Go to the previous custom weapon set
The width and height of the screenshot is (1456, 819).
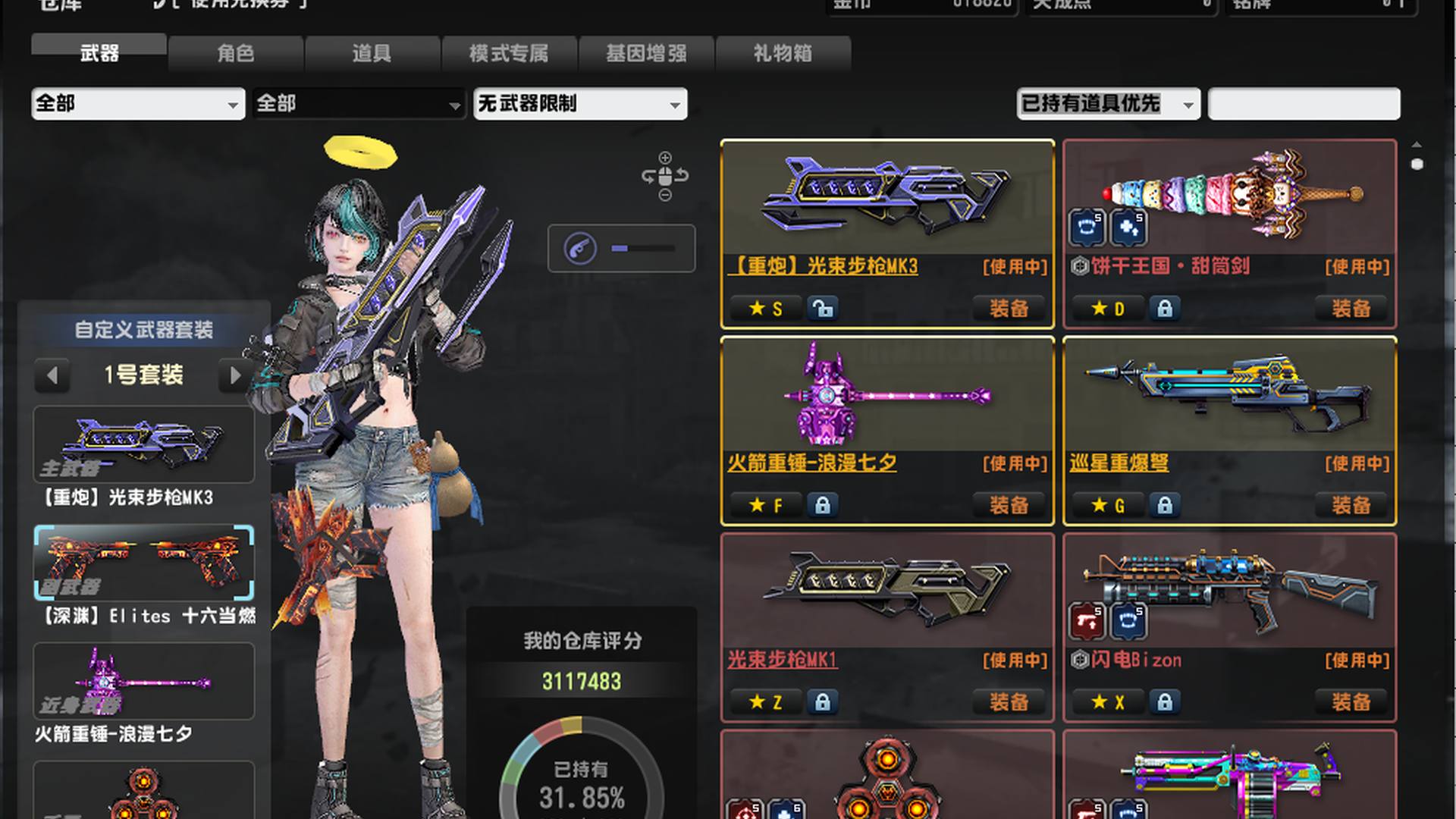pyautogui.click(x=52, y=375)
